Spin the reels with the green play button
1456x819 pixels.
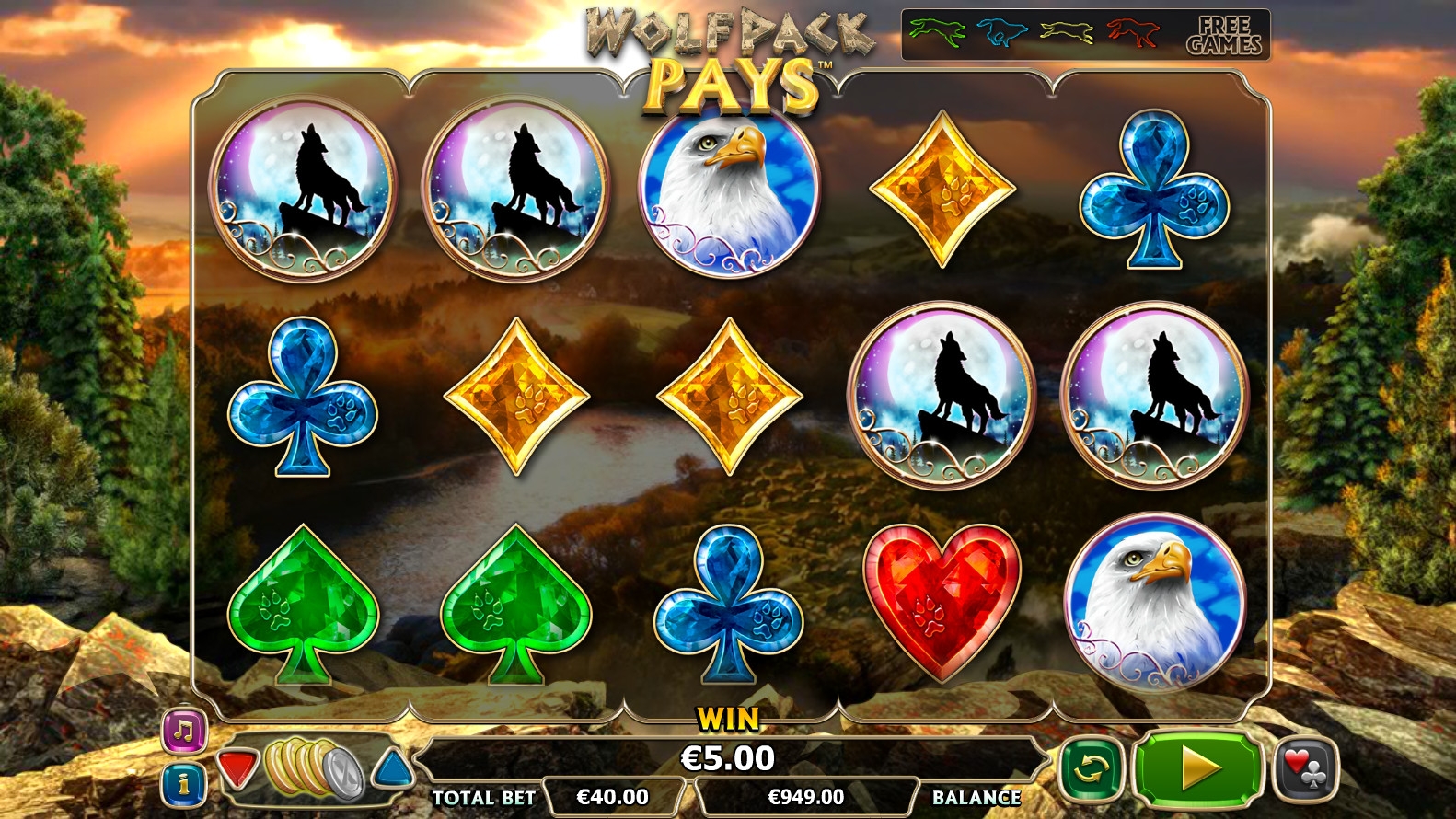point(1197,768)
